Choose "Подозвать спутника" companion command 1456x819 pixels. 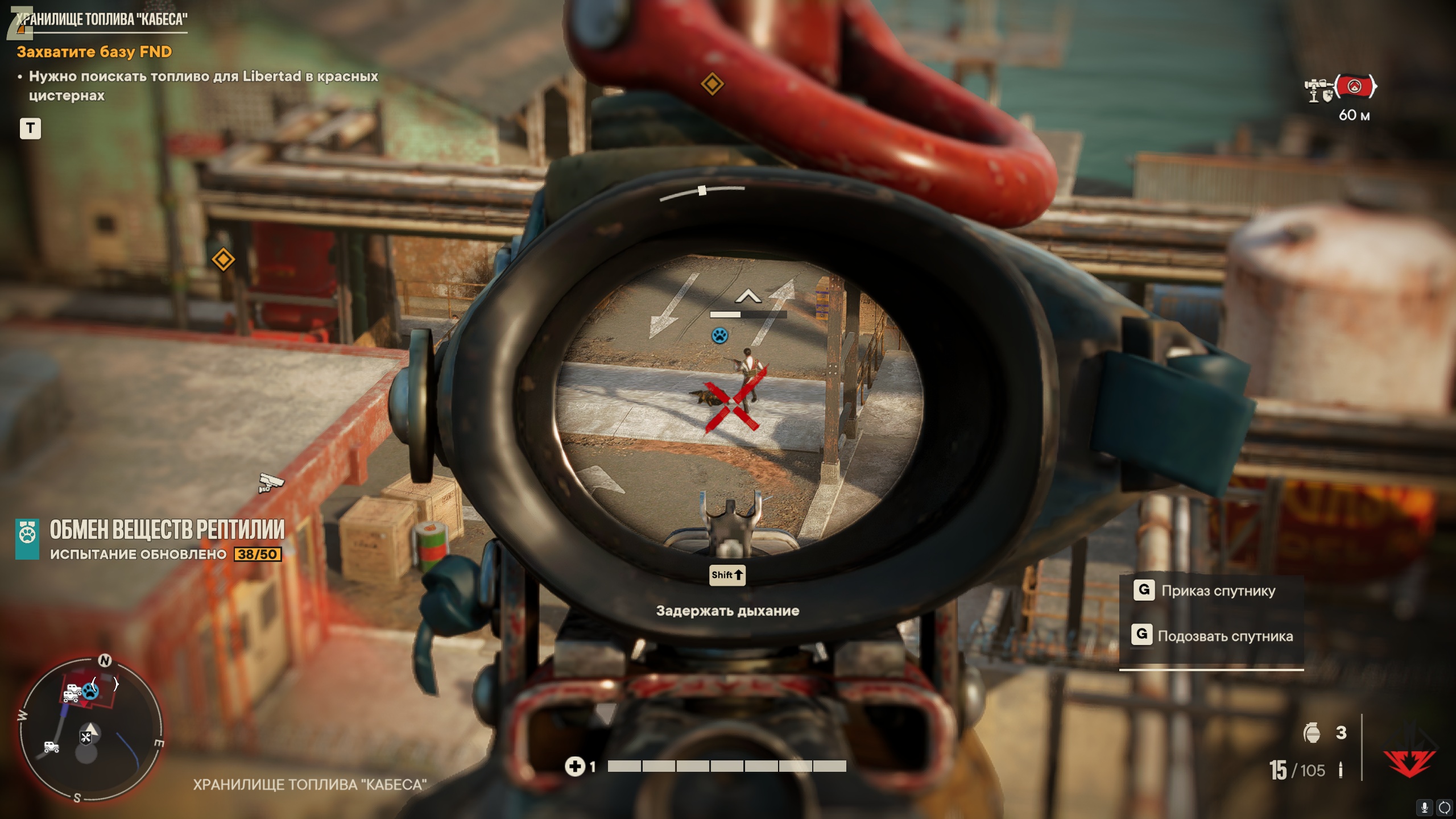point(1225,636)
